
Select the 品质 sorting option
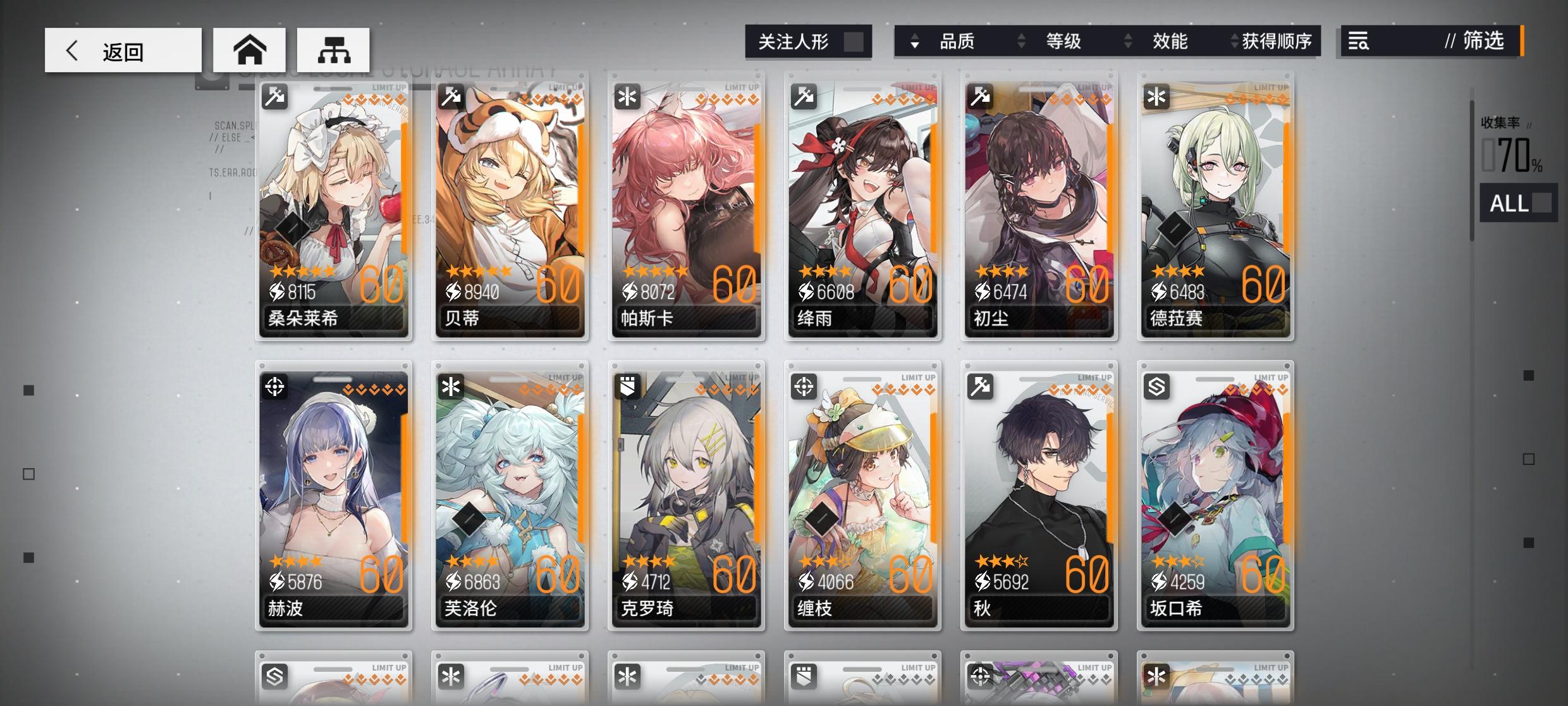pyautogui.click(x=959, y=42)
